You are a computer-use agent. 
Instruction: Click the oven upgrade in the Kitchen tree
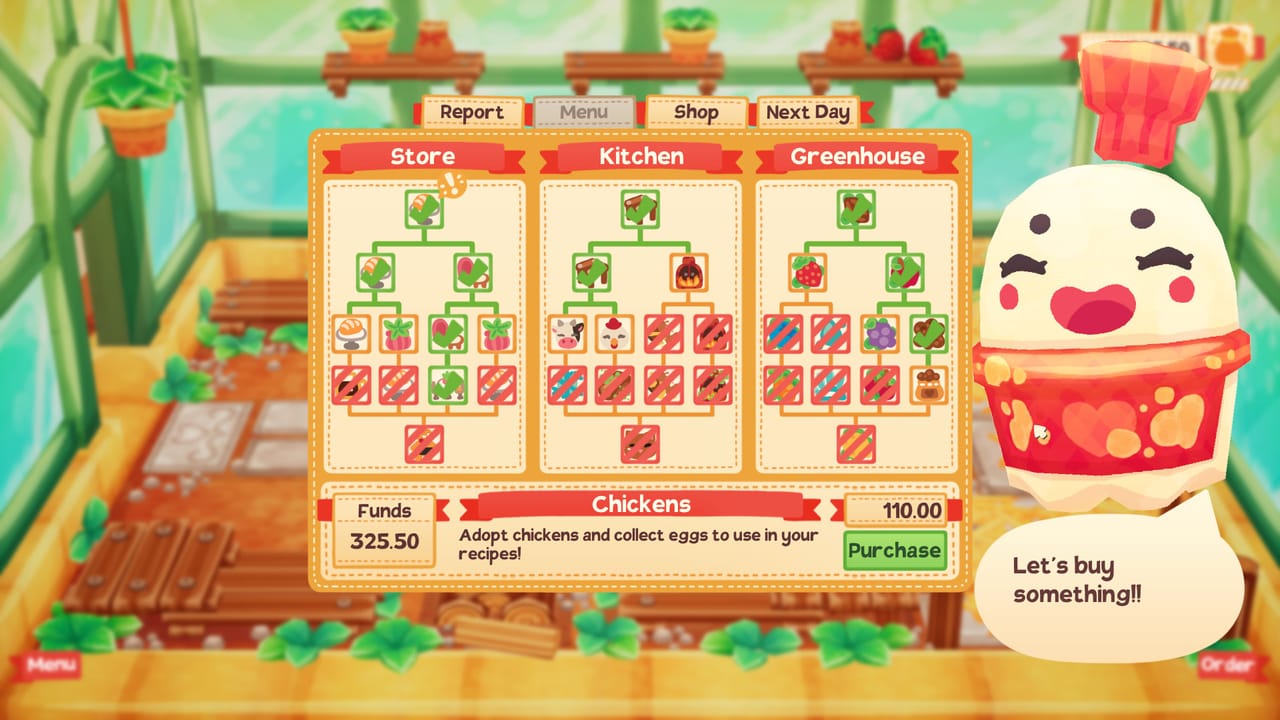click(688, 273)
